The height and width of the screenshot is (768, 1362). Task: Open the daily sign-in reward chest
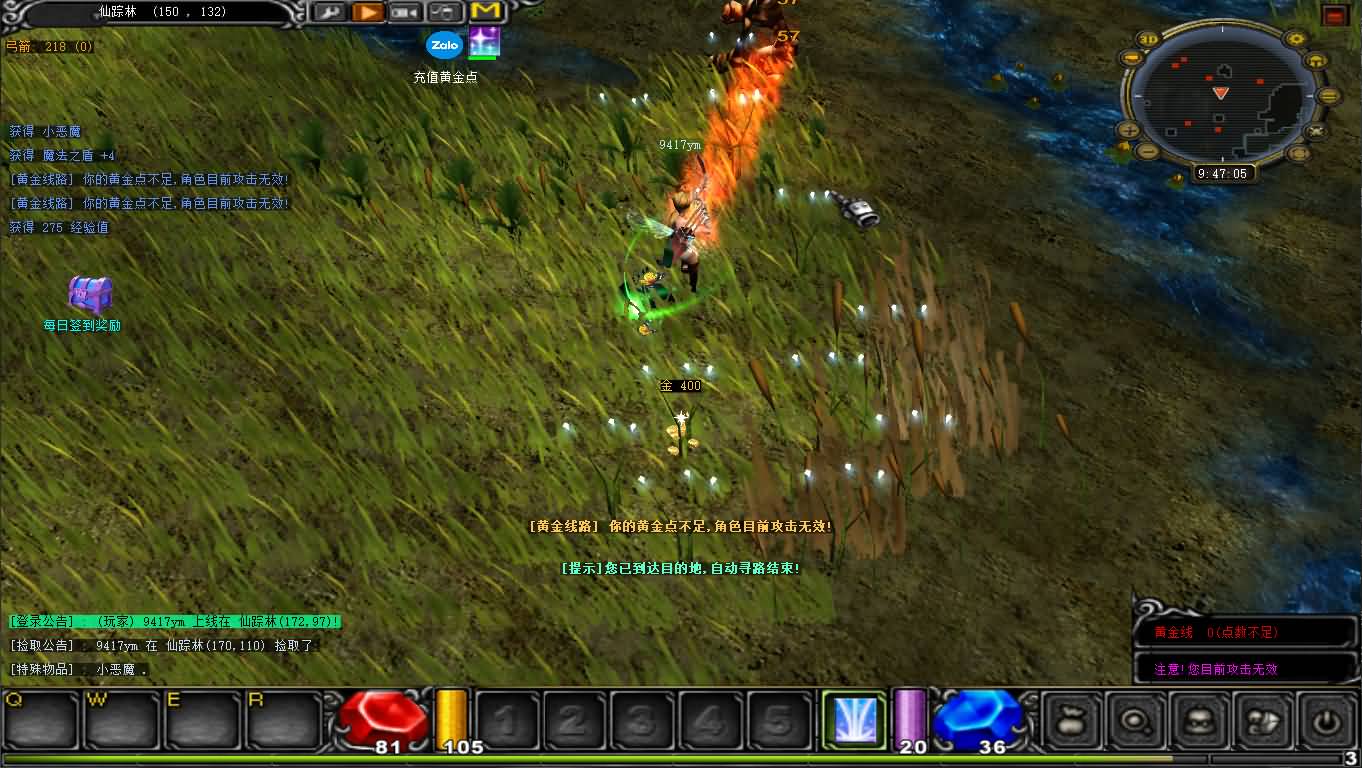coord(89,296)
